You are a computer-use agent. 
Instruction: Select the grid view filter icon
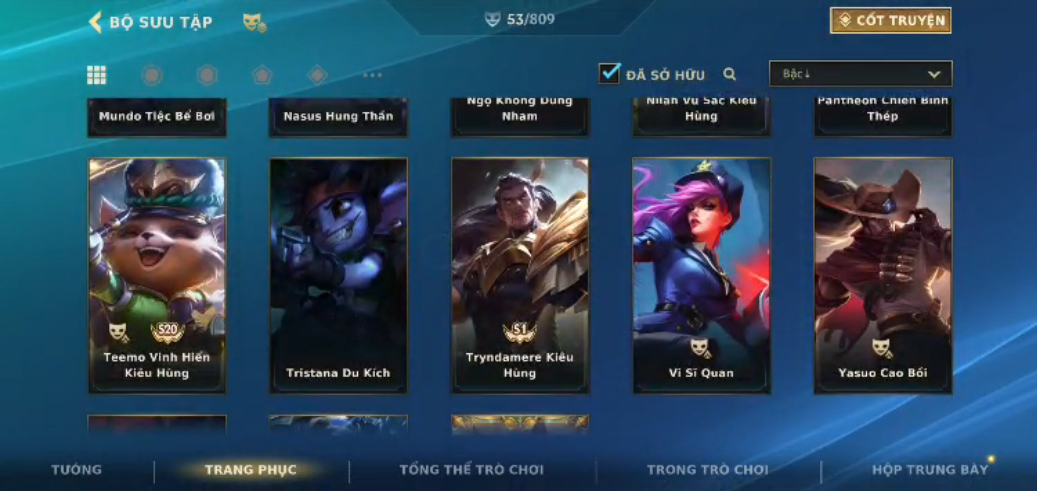(x=97, y=75)
